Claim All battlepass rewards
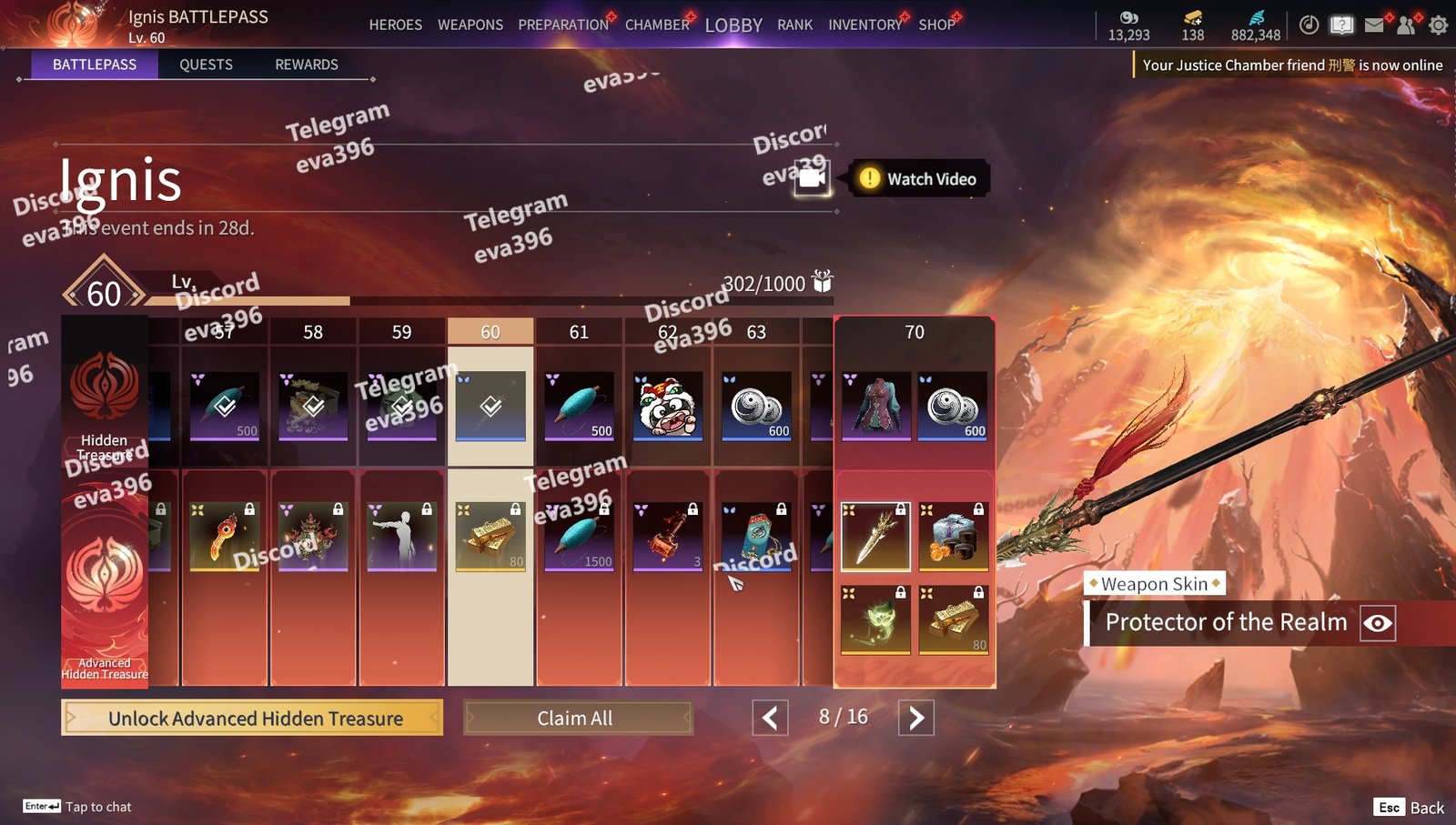The height and width of the screenshot is (825, 1456). [x=577, y=719]
